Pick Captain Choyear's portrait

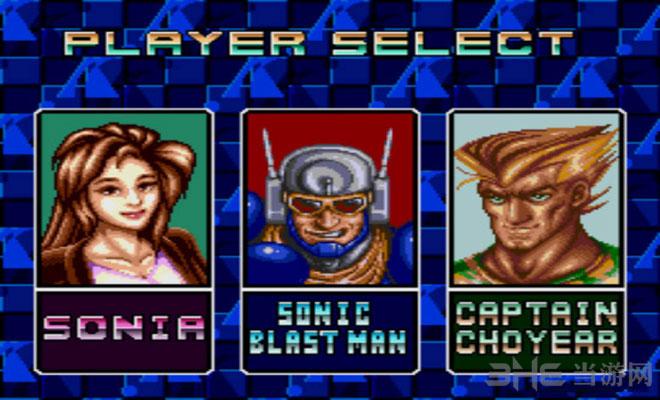click(x=535, y=198)
